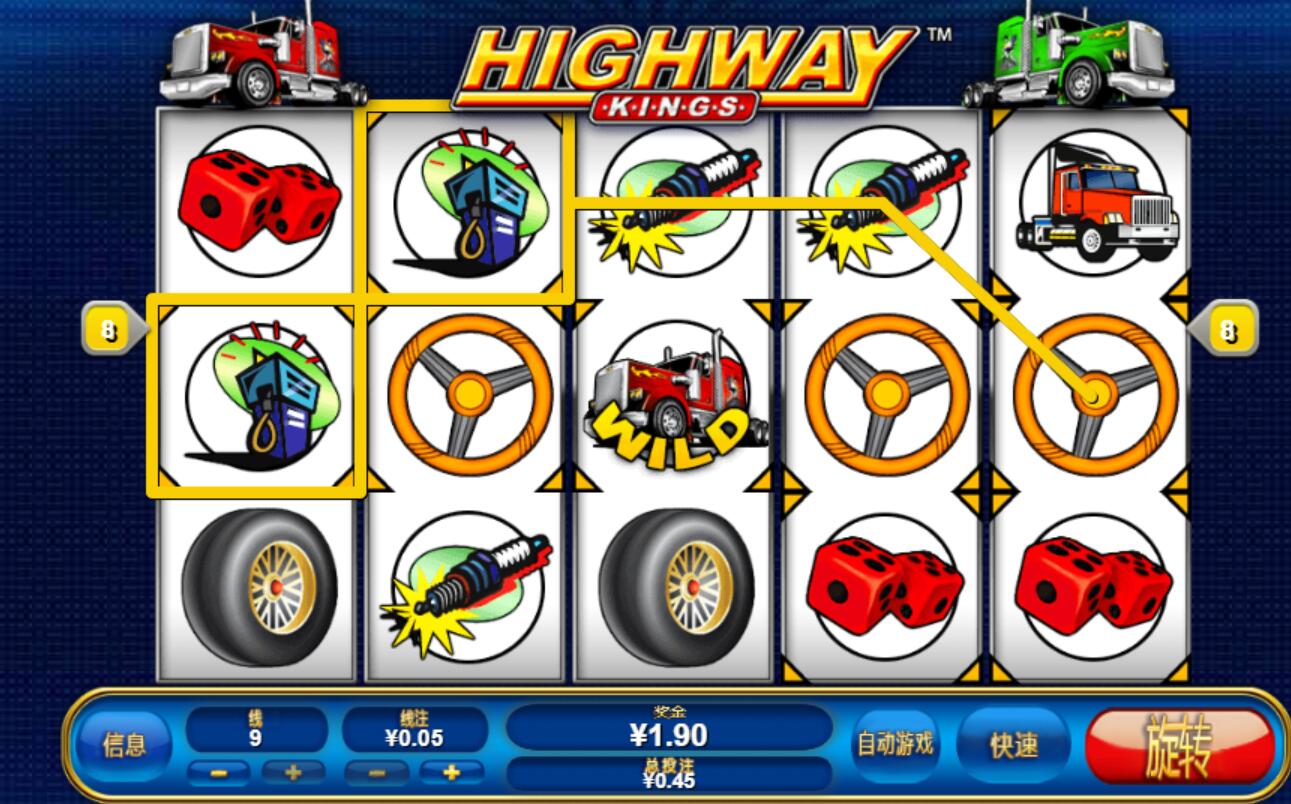This screenshot has height=804, width=1291.
Task: Start 自动游戏 auto play
Action: coord(895,744)
